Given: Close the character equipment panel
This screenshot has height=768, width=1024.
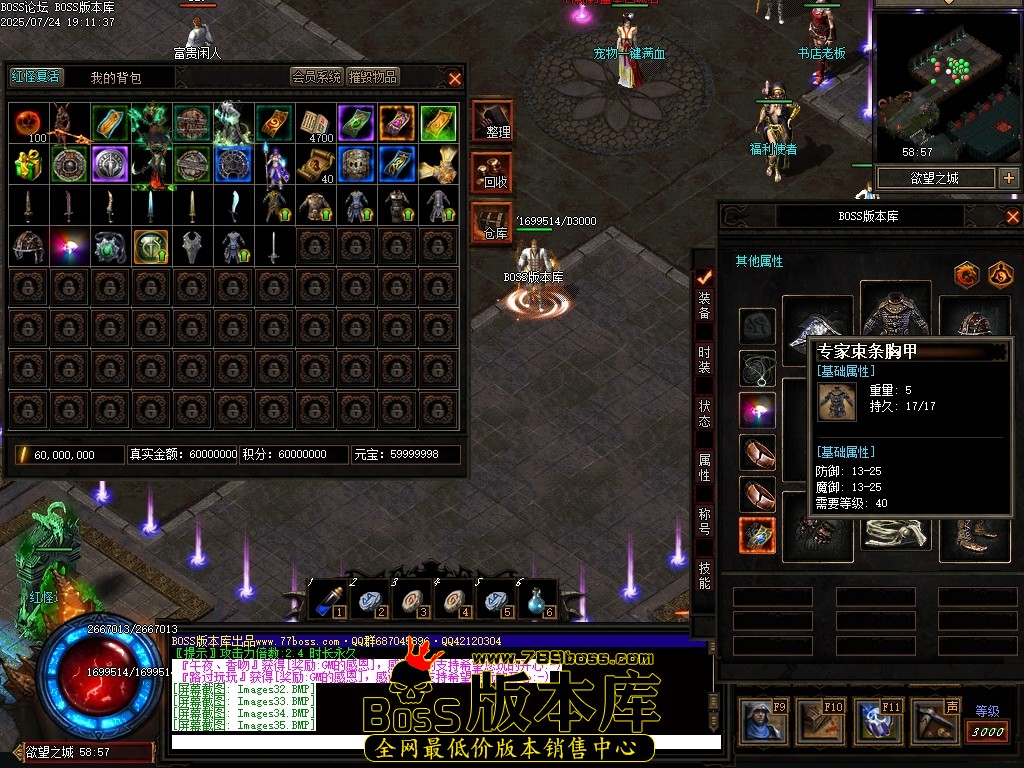Looking at the screenshot, I should click(1012, 216).
